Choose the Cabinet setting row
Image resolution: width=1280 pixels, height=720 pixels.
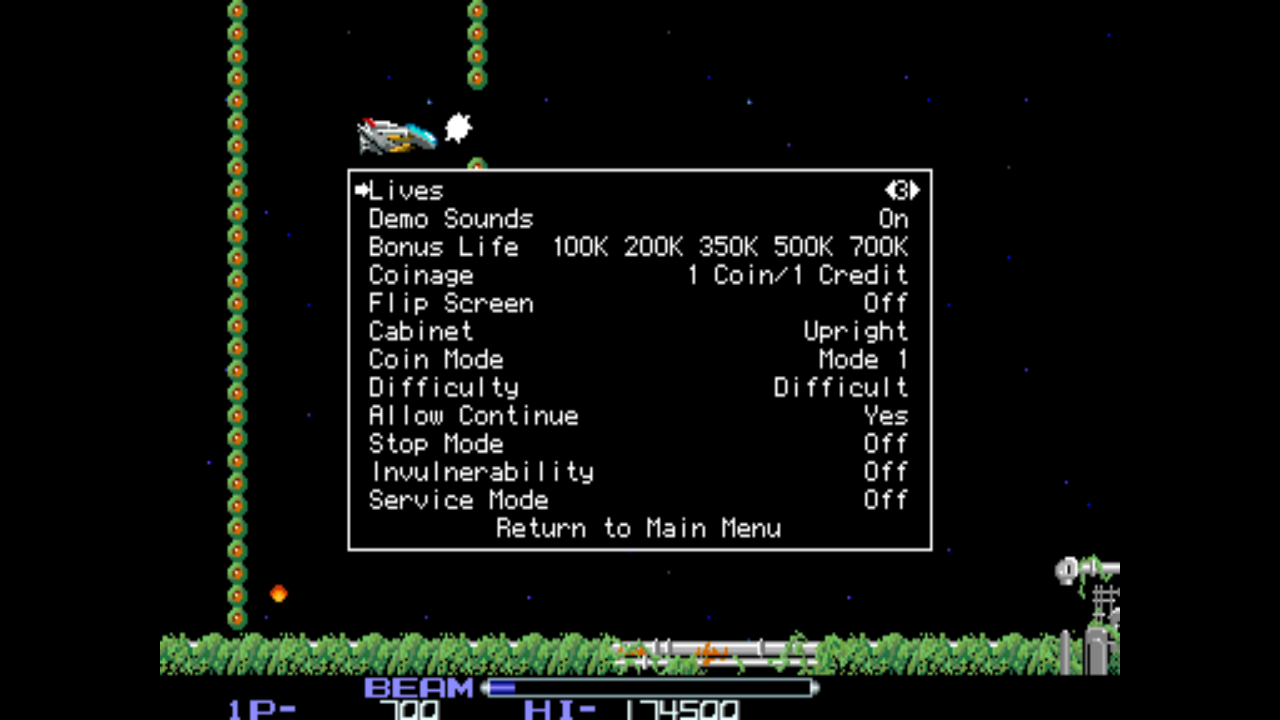(421, 331)
